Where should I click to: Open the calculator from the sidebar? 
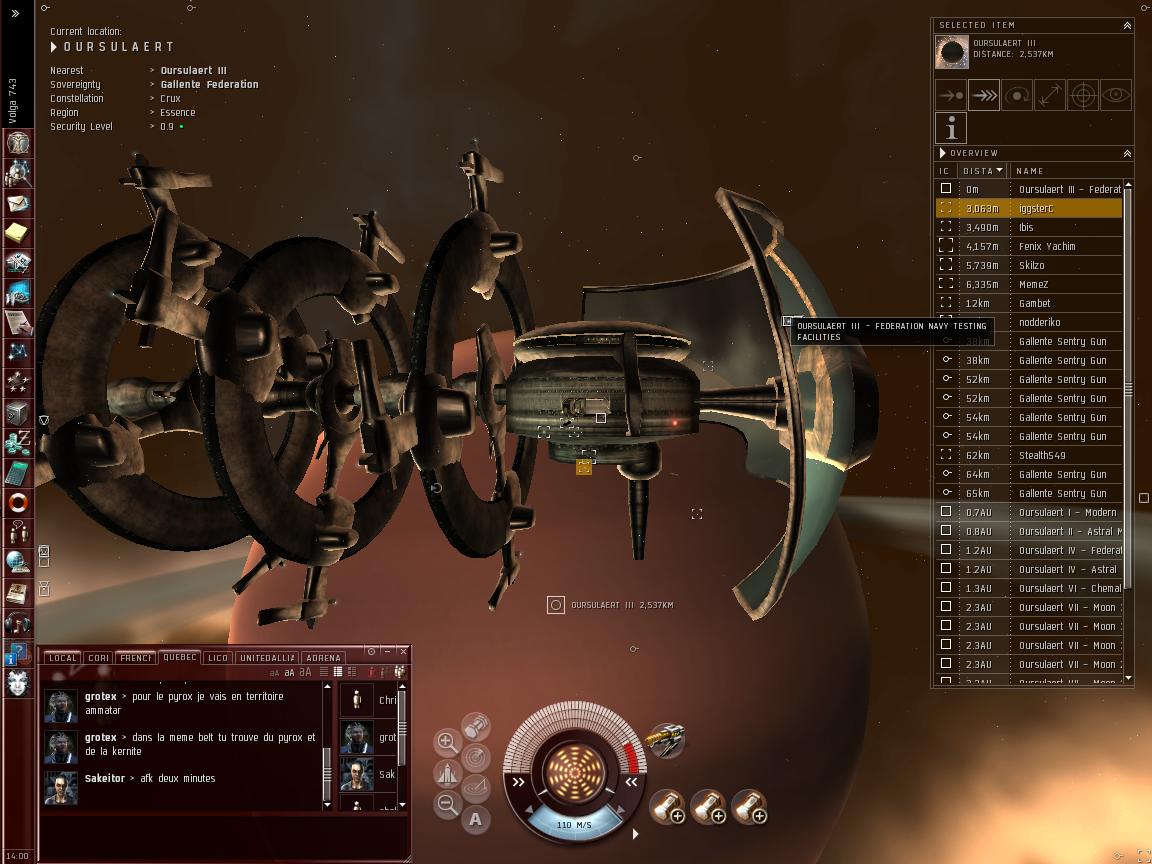pos(18,472)
